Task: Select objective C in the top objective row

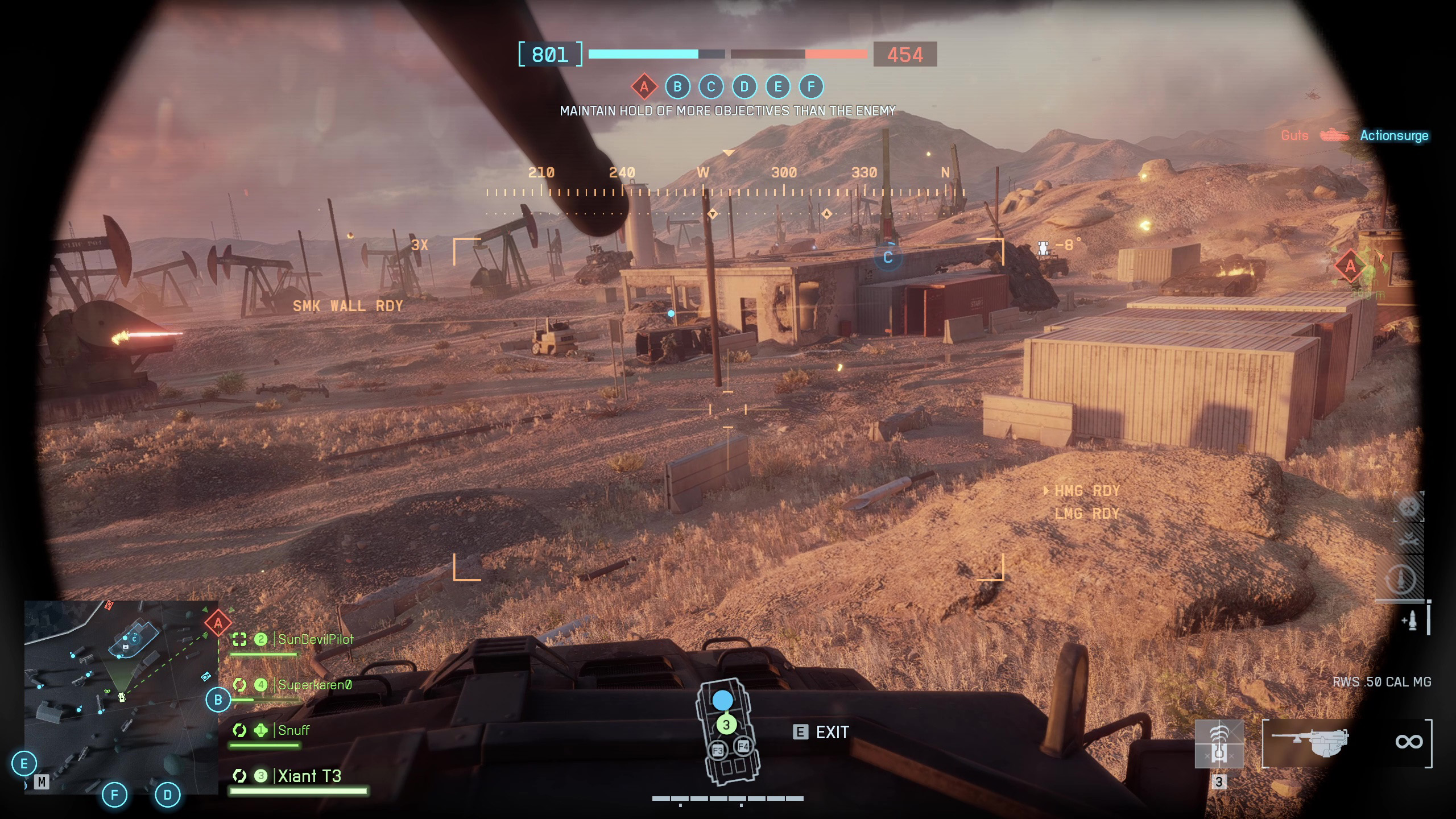Action: pyautogui.click(x=711, y=87)
